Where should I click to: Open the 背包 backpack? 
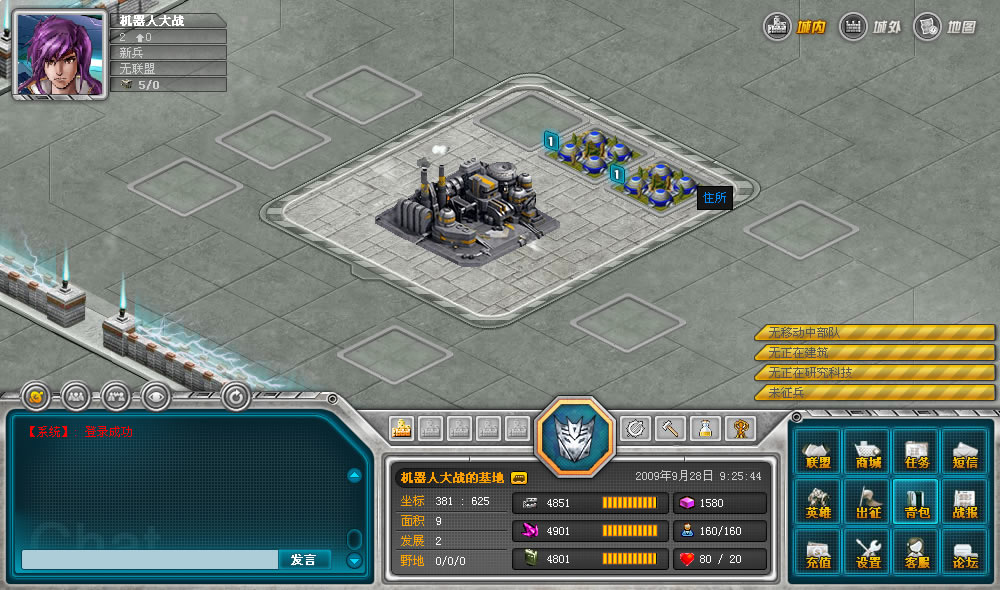click(916, 502)
